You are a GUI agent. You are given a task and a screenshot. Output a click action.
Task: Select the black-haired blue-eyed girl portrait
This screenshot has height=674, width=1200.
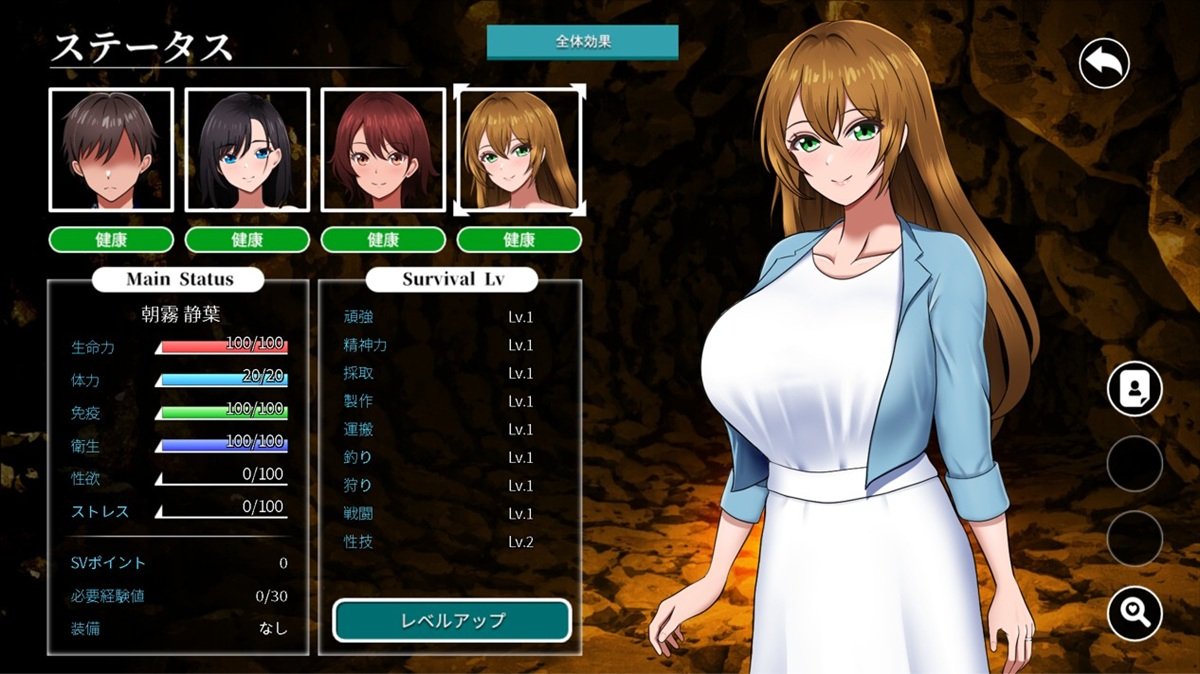[x=247, y=150]
